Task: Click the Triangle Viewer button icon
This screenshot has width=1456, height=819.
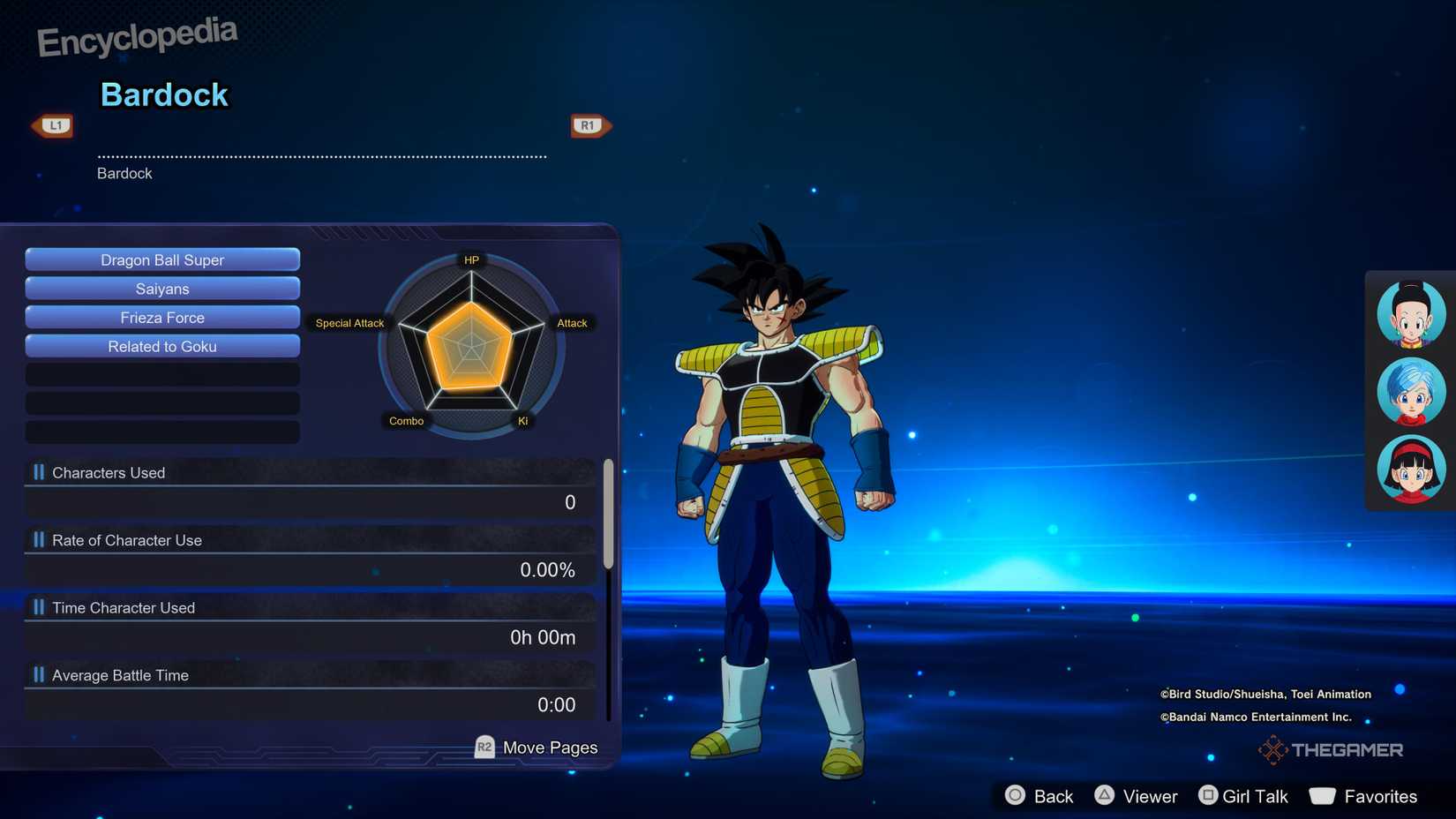Action: click(x=1106, y=796)
